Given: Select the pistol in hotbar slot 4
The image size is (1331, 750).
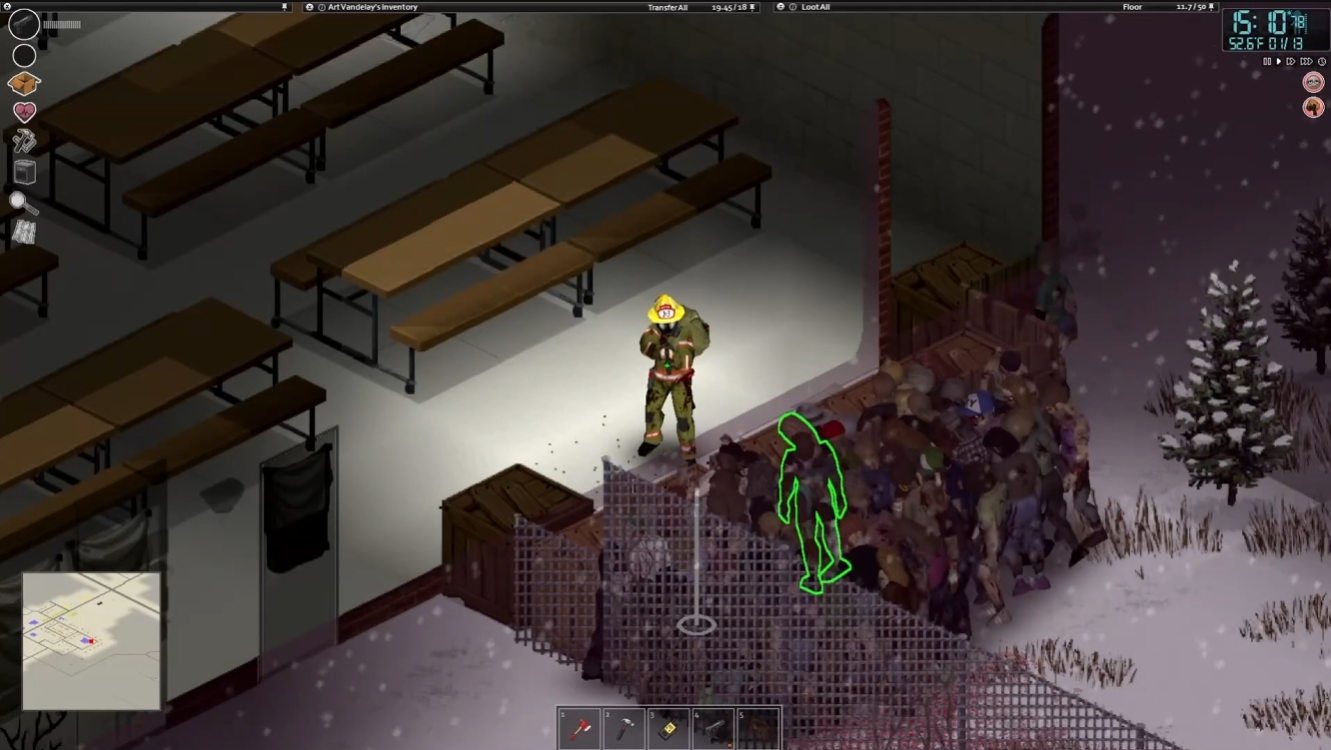Looking at the screenshot, I should pyautogui.click(x=712, y=729).
